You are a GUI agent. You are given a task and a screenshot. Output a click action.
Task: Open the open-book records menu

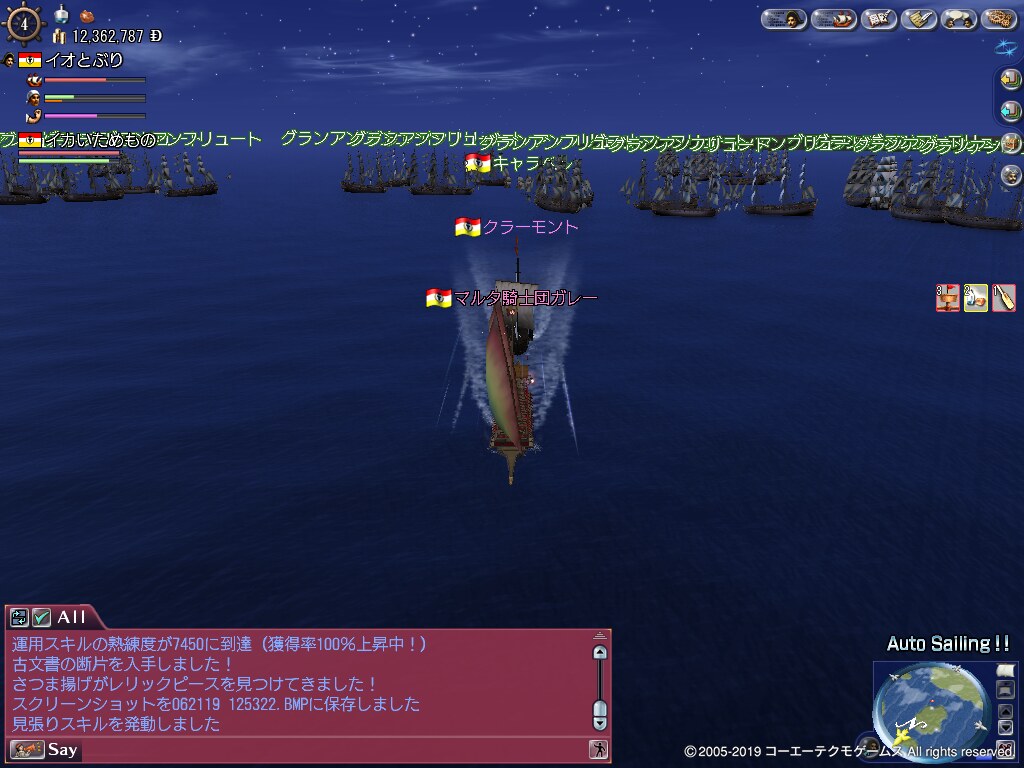(x=878, y=19)
